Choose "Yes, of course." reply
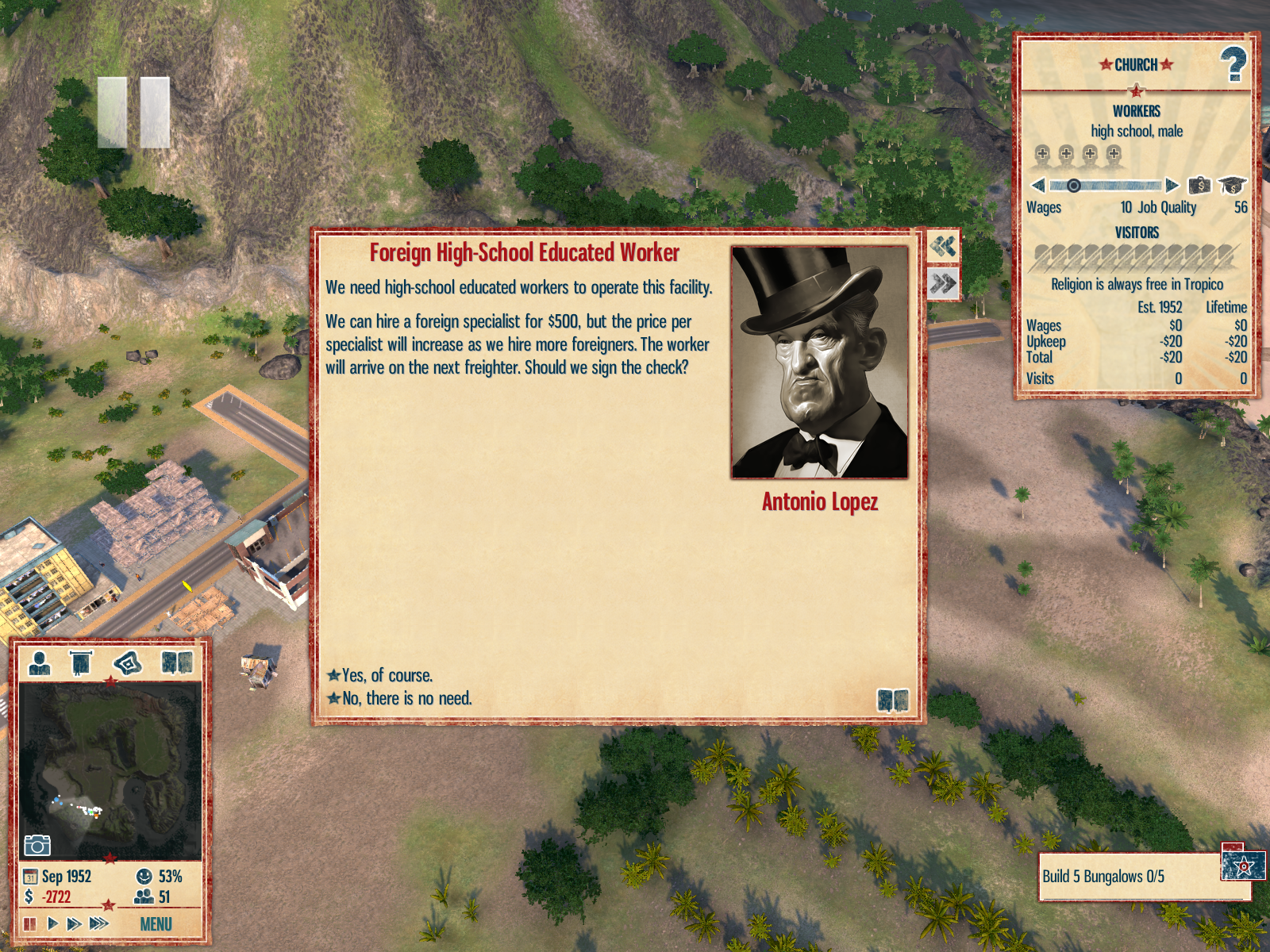1270x952 pixels. point(387,675)
